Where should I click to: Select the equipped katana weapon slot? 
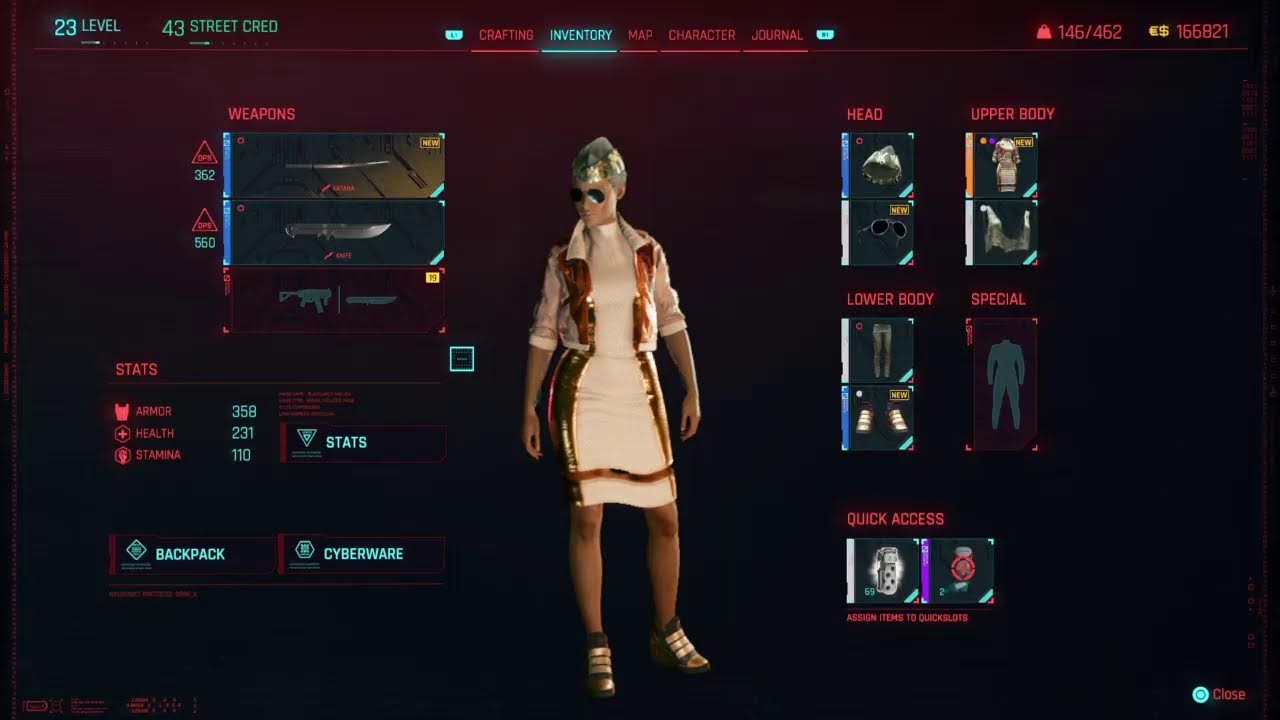[x=335, y=163]
